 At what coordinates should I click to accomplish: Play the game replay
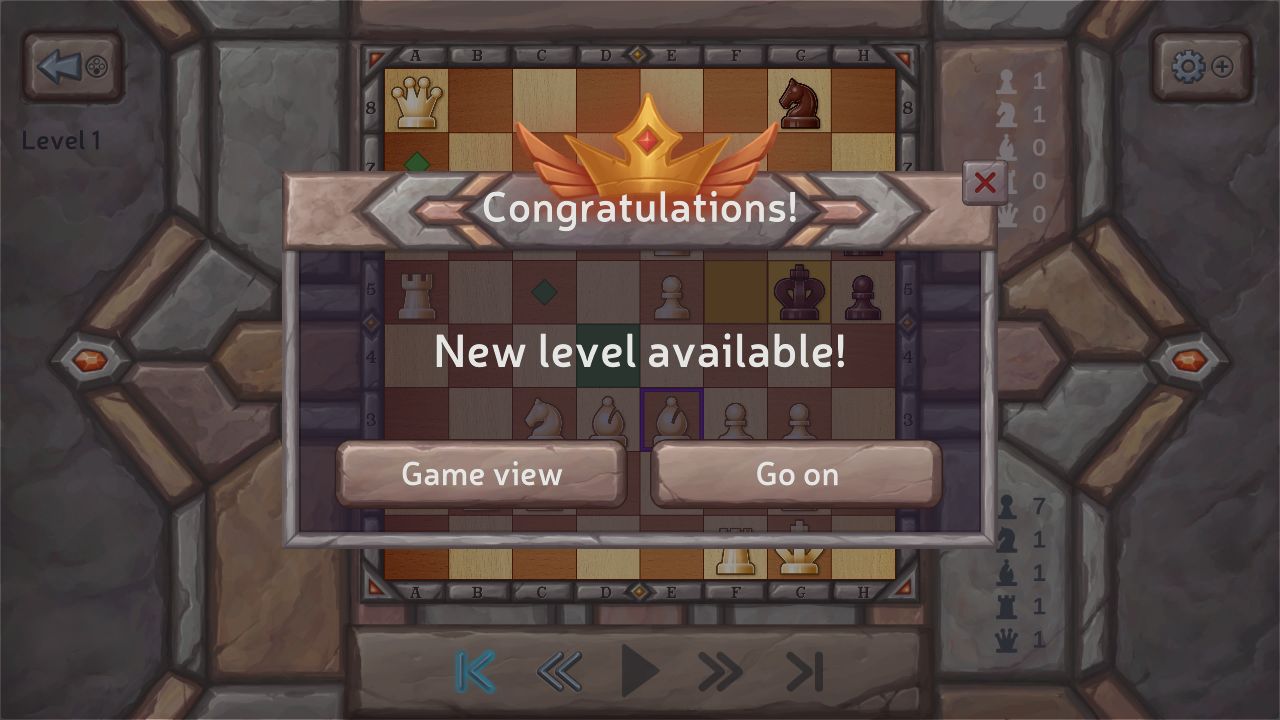click(640, 672)
